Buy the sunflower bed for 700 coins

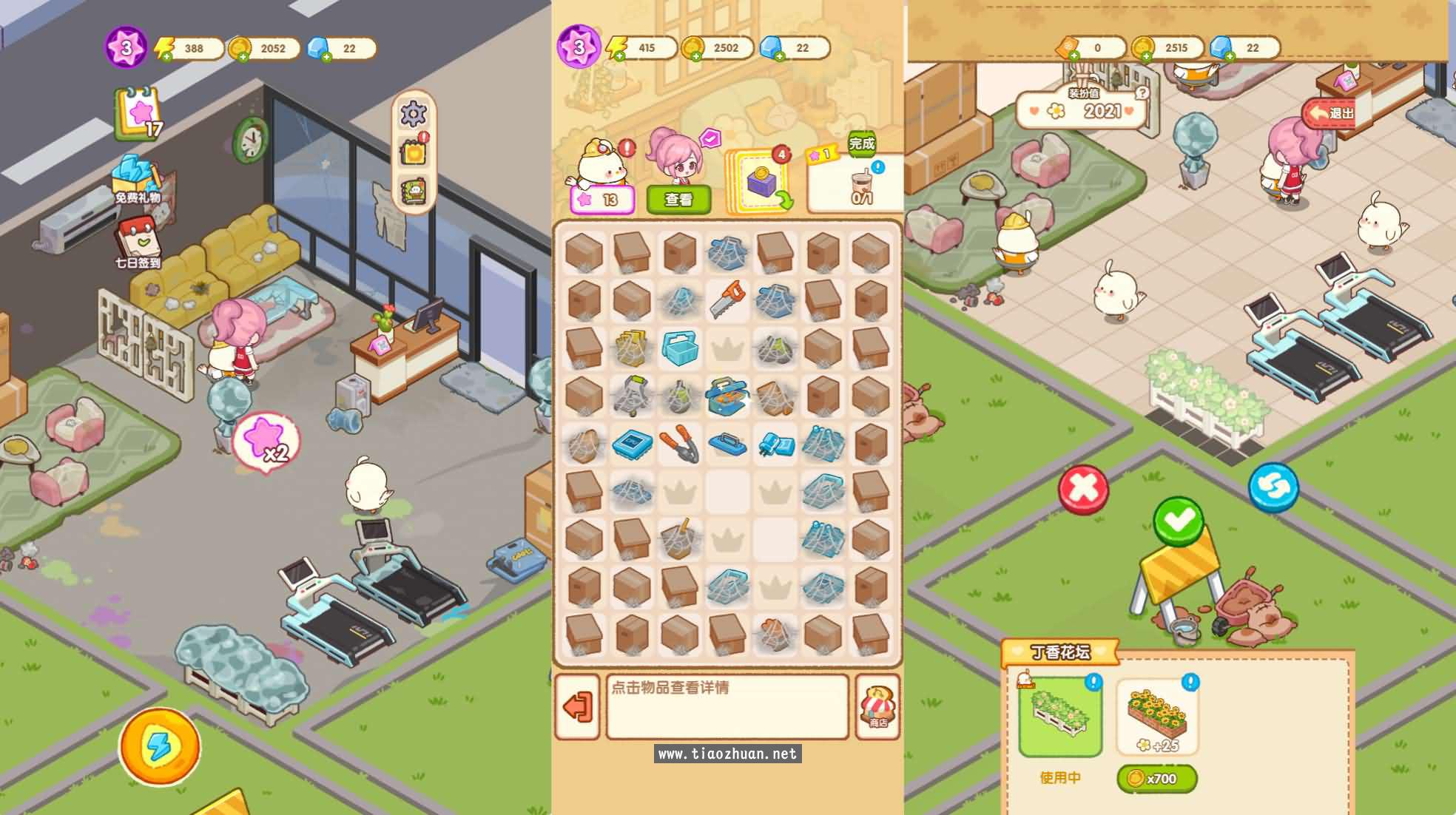click(1156, 778)
